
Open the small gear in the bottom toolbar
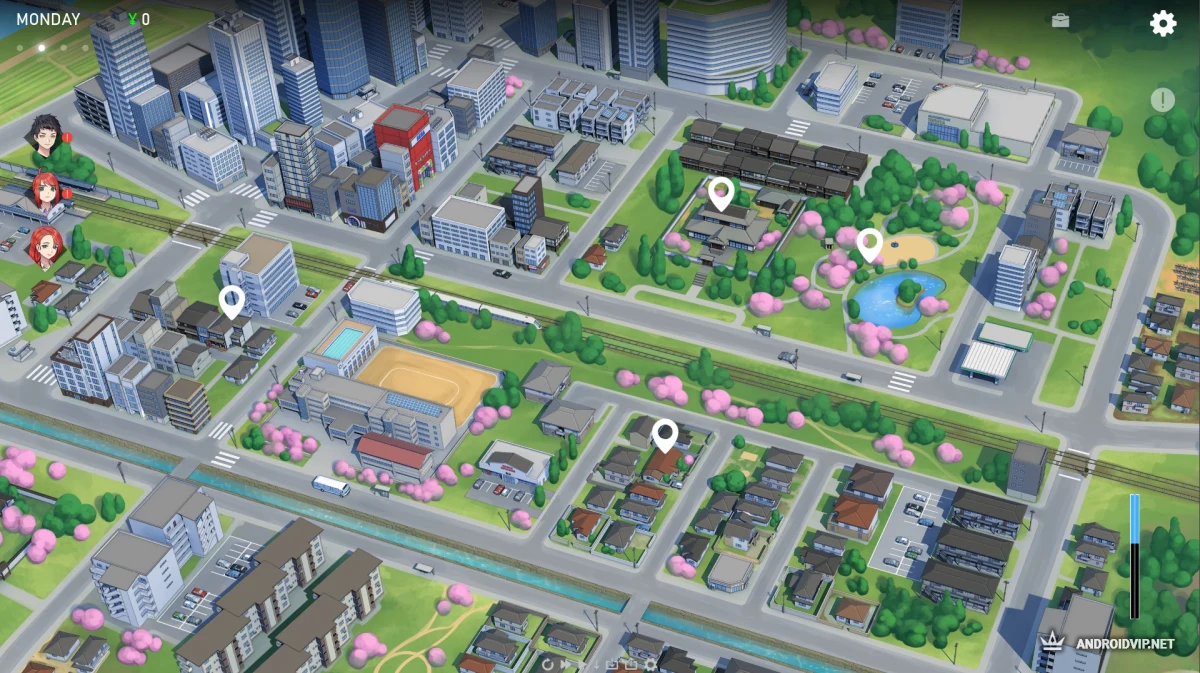(651, 663)
